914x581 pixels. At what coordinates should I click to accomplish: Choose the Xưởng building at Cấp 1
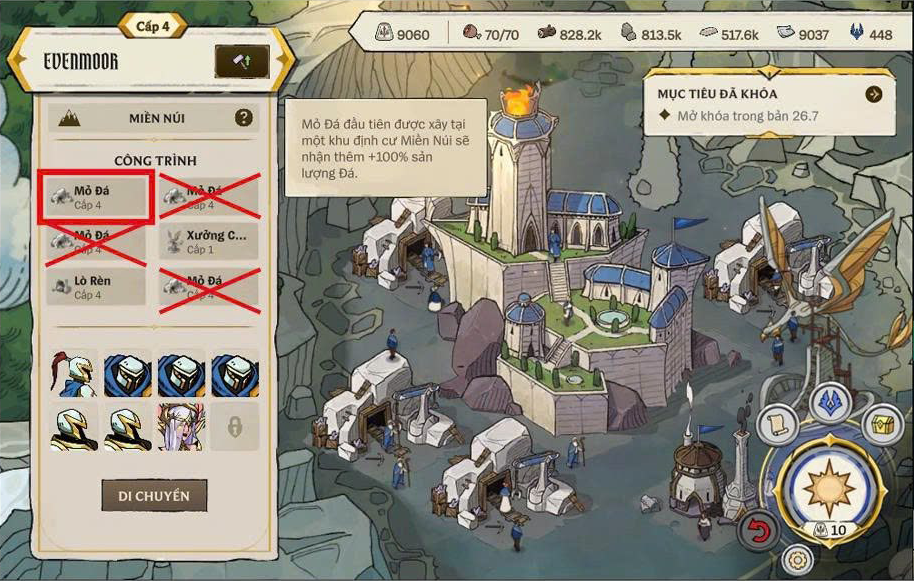(209, 241)
